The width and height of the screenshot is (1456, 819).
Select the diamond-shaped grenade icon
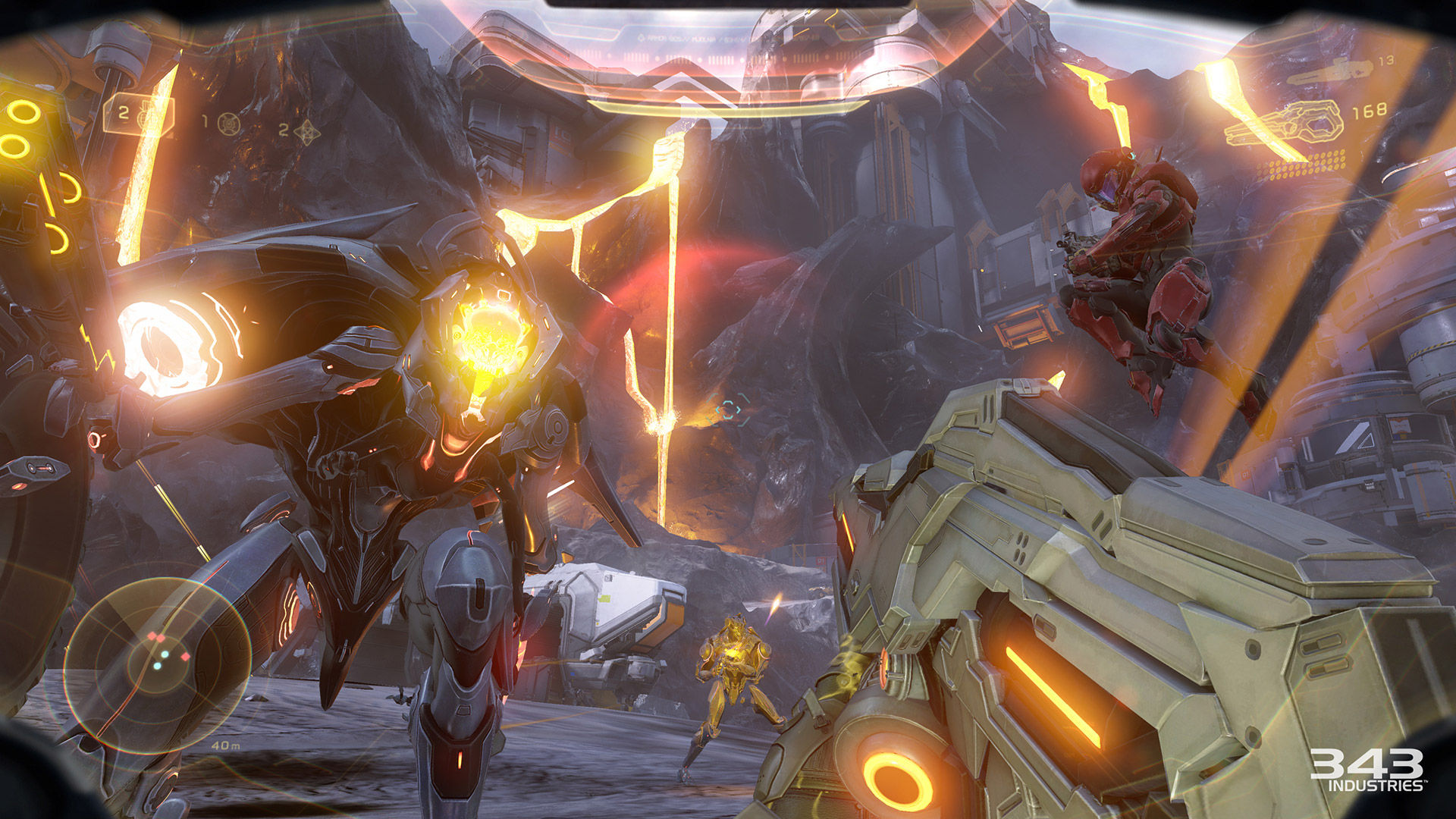tap(307, 132)
